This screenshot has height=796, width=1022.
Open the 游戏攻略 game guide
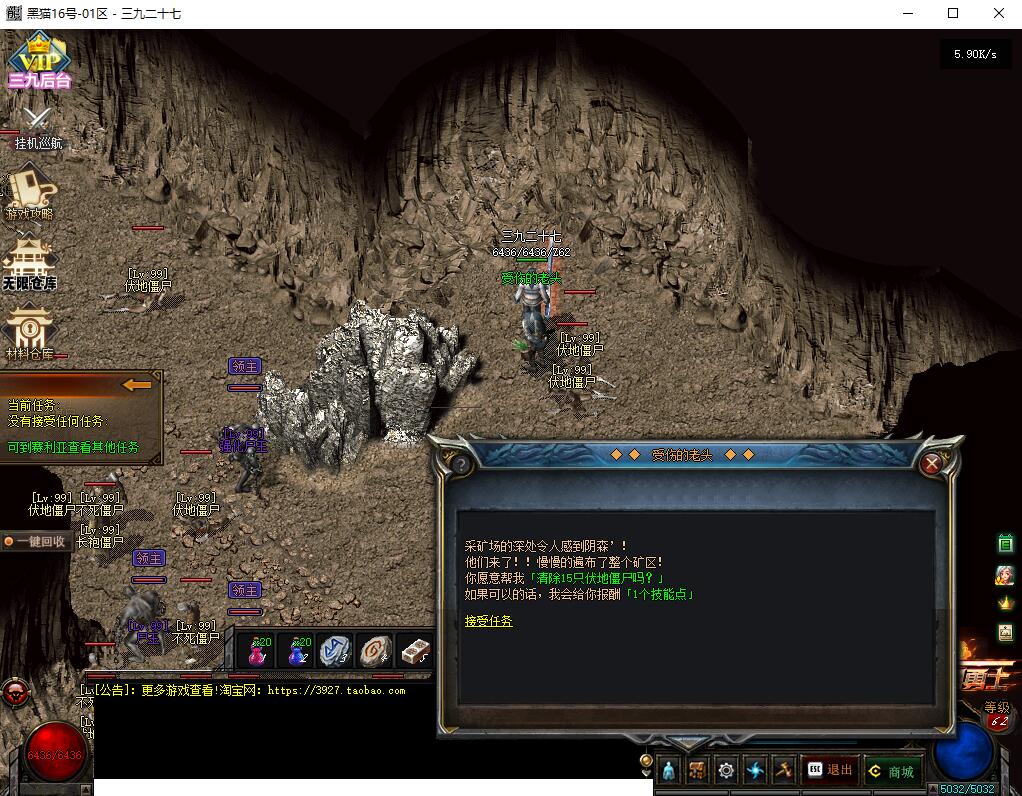point(30,193)
